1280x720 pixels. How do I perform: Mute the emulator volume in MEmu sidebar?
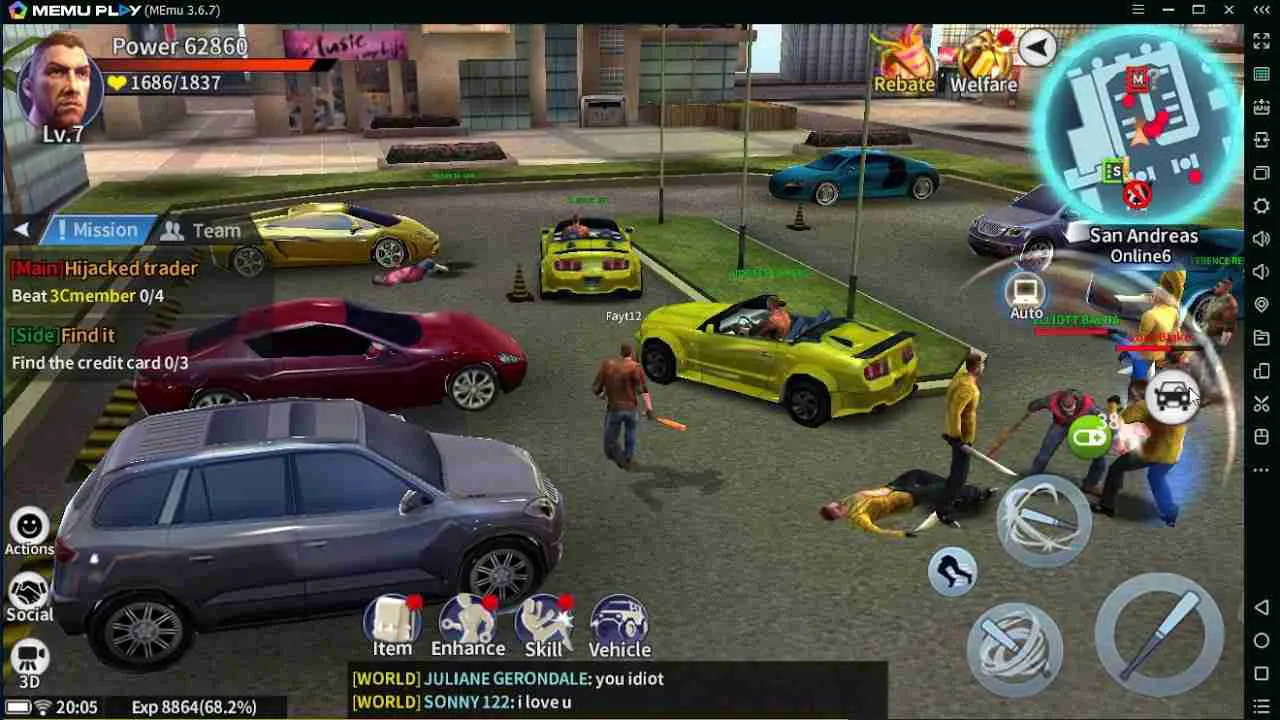(1260, 271)
